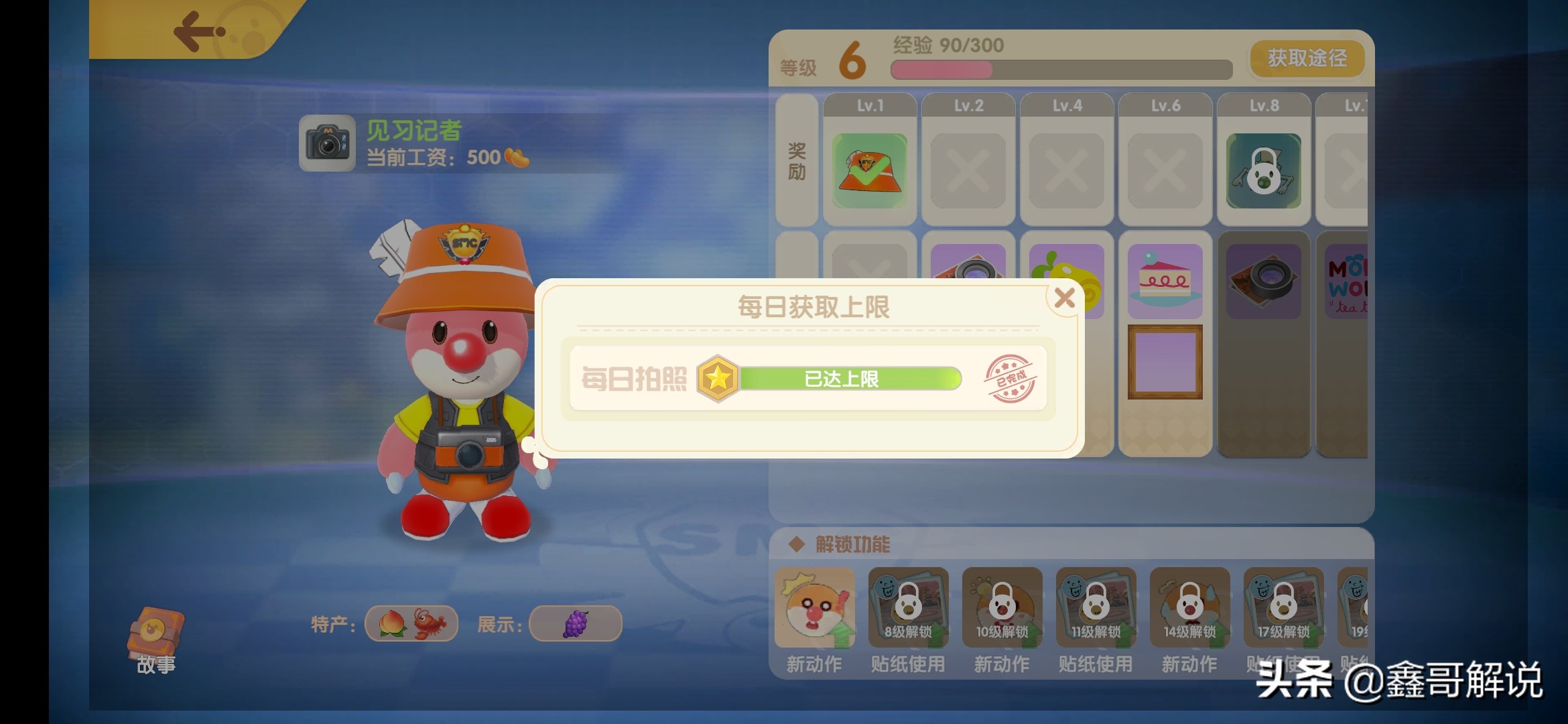Tap the gold star medal in the daily photo row
This screenshot has height=724, width=1568.
[718, 378]
